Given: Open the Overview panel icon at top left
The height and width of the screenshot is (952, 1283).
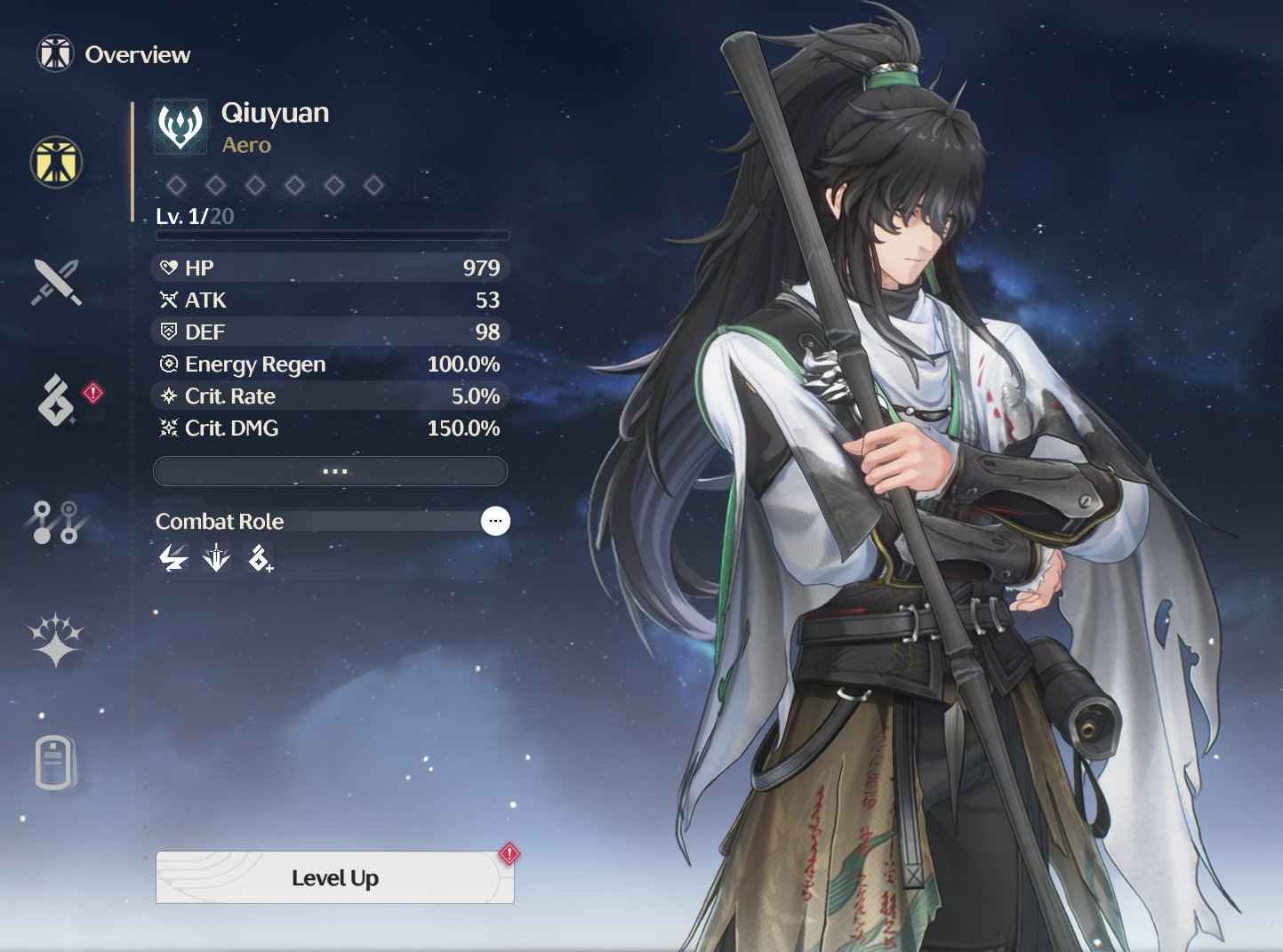Looking at the screenshot, I should [x=53, y=54].
